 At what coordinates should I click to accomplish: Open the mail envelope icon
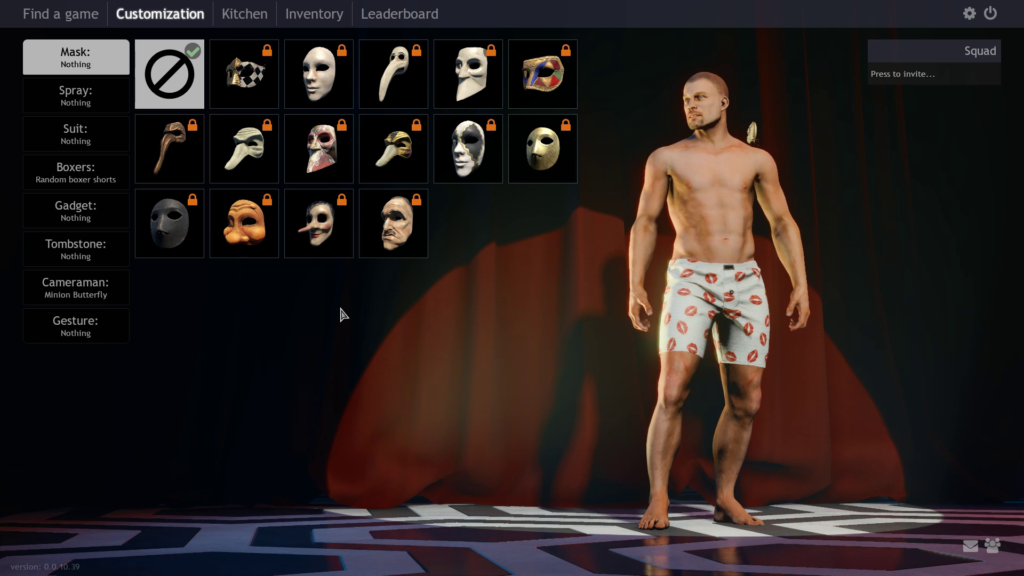click(970, 546)
